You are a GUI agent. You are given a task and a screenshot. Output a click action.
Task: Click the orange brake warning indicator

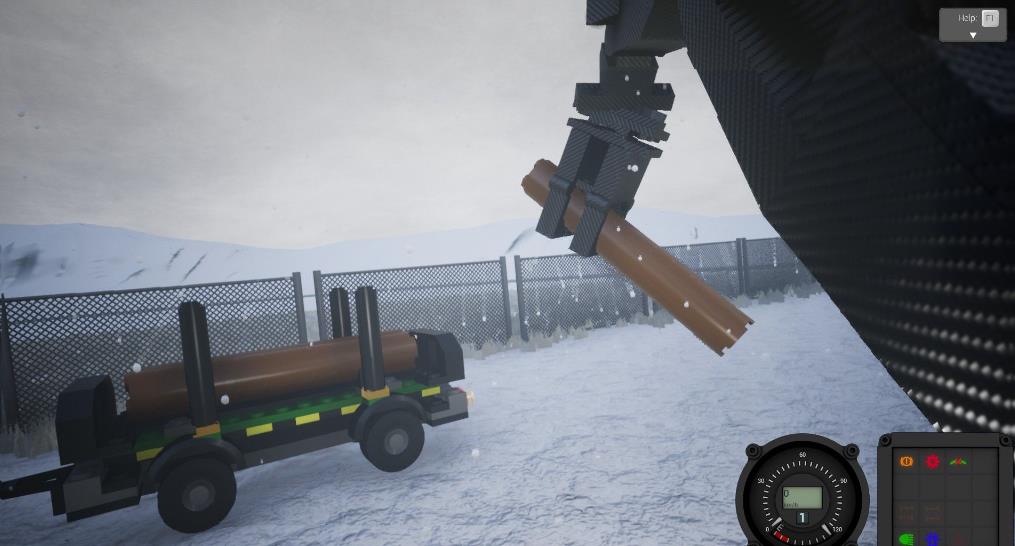click(x=907, y=462)
